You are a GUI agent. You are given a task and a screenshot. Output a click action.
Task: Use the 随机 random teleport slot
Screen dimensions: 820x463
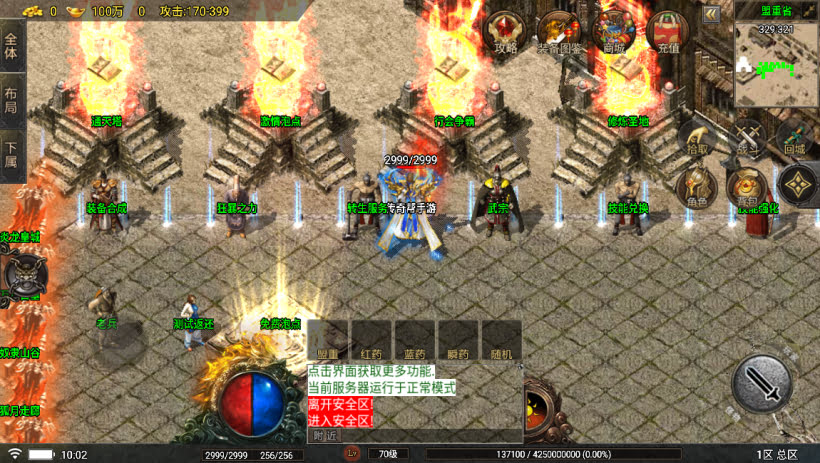tap(502, 340)
